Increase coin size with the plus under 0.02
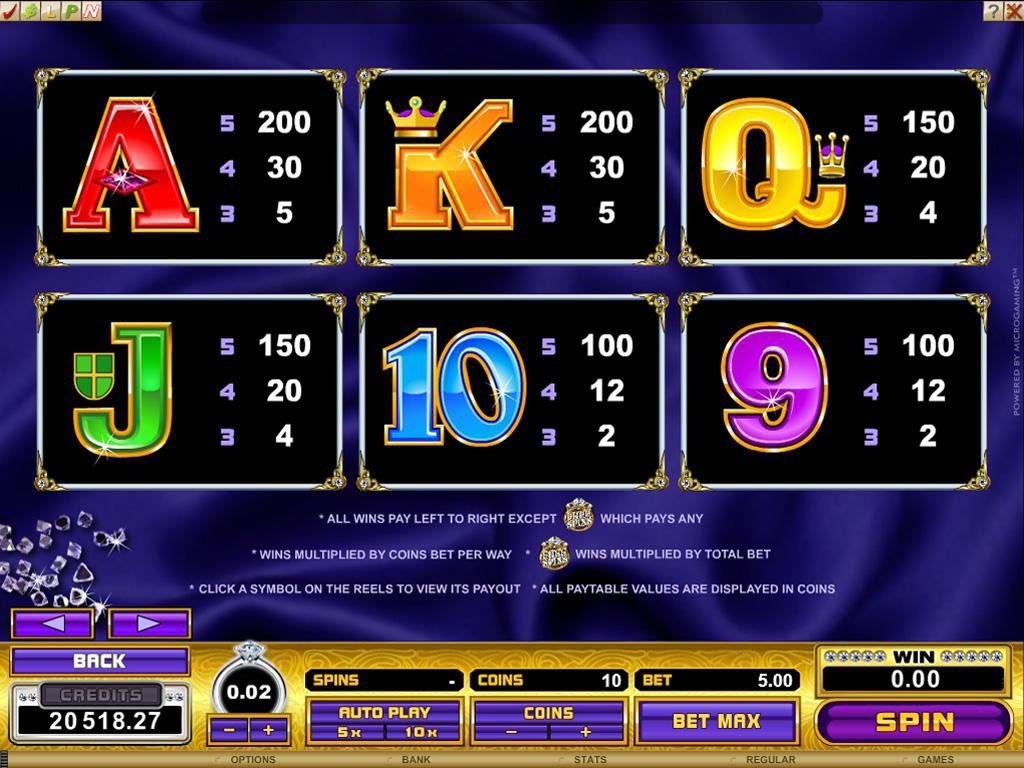This screenshot has width=1024, height=768. click(x=268, y=730)
